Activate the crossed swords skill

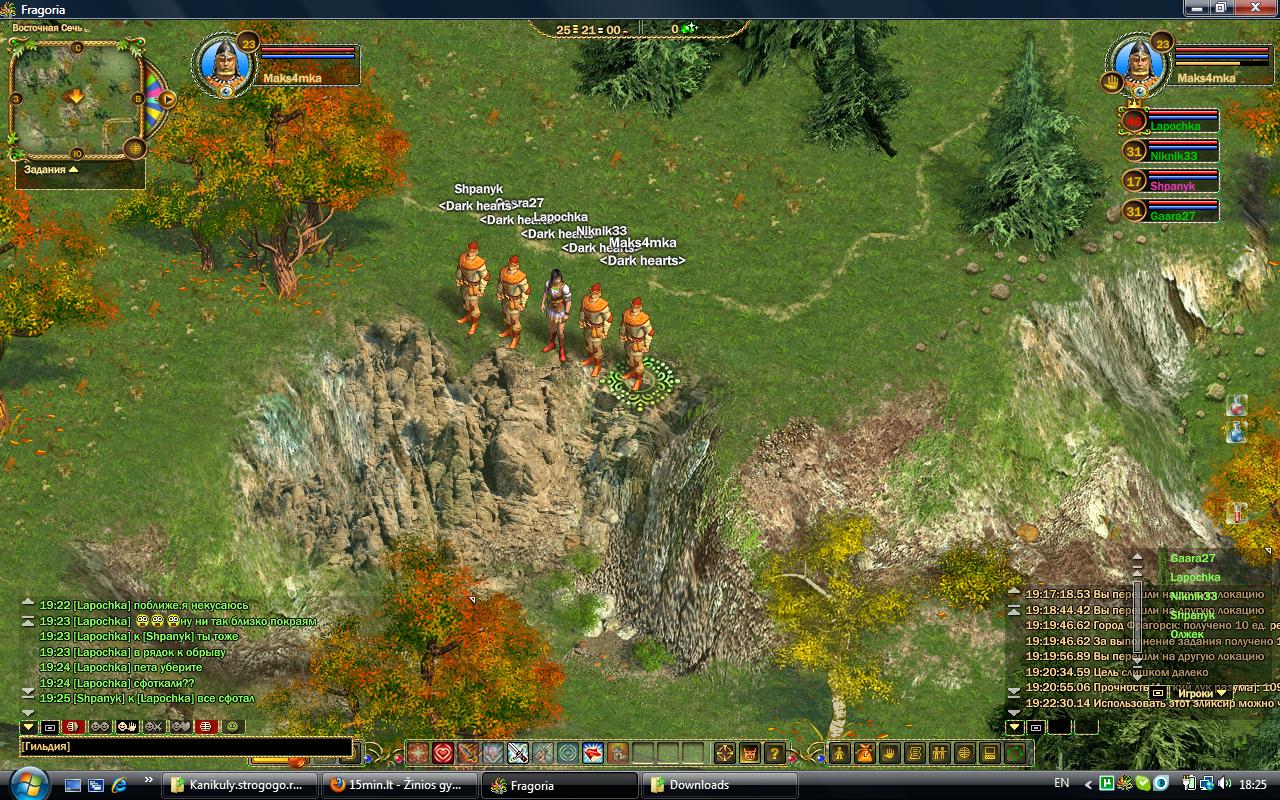click(x=518, y=753)
